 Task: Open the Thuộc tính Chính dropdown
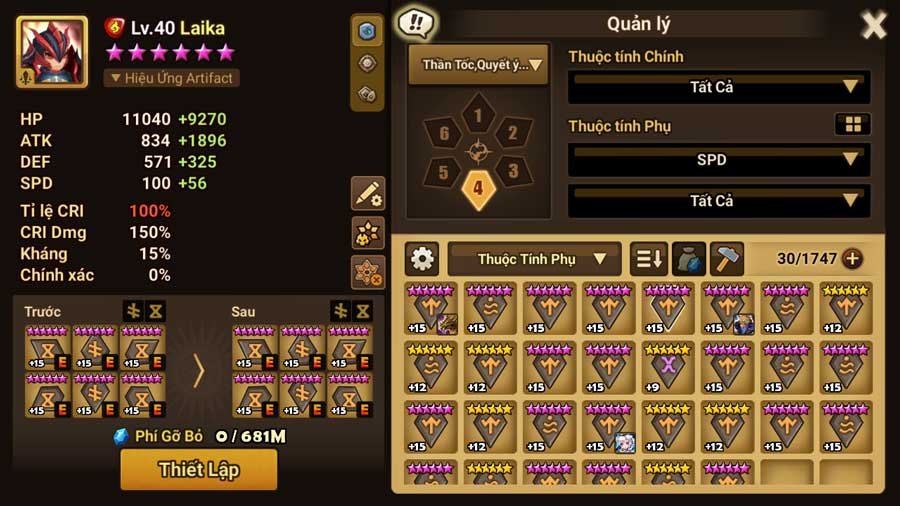point(718,87)
